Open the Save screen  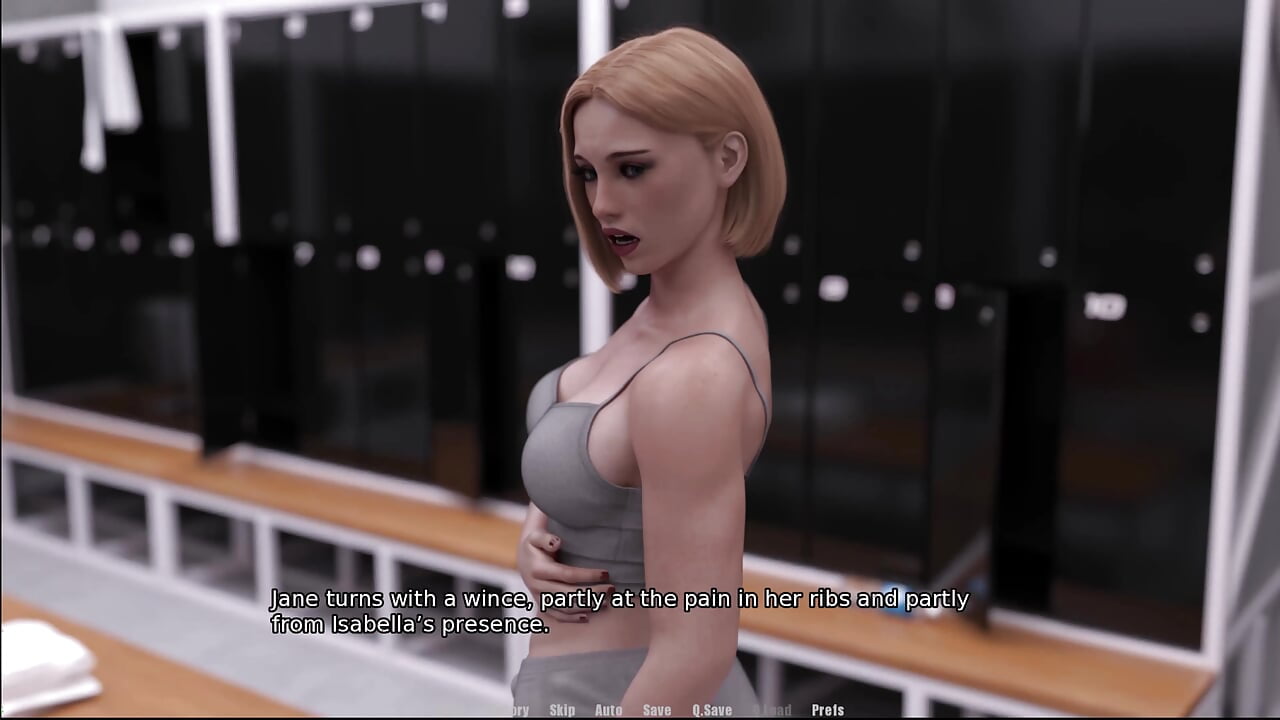pyautogui.click(x=657, y=710)
